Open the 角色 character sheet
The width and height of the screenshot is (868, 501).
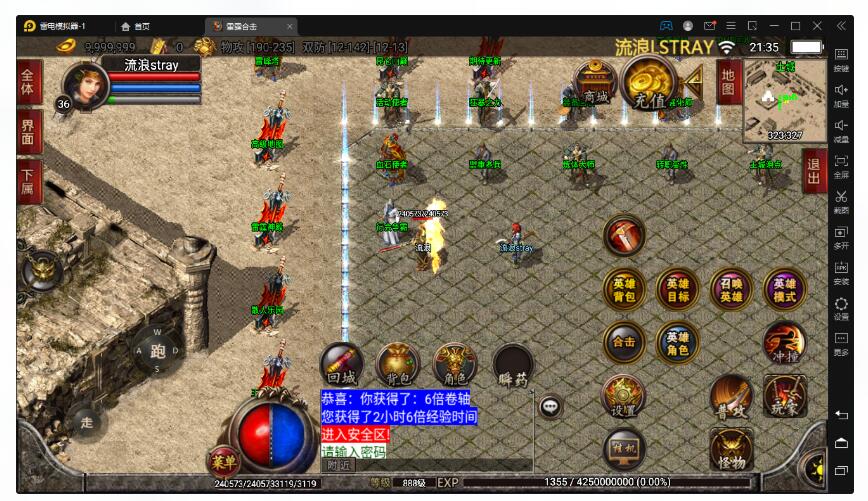pos(454,366)
